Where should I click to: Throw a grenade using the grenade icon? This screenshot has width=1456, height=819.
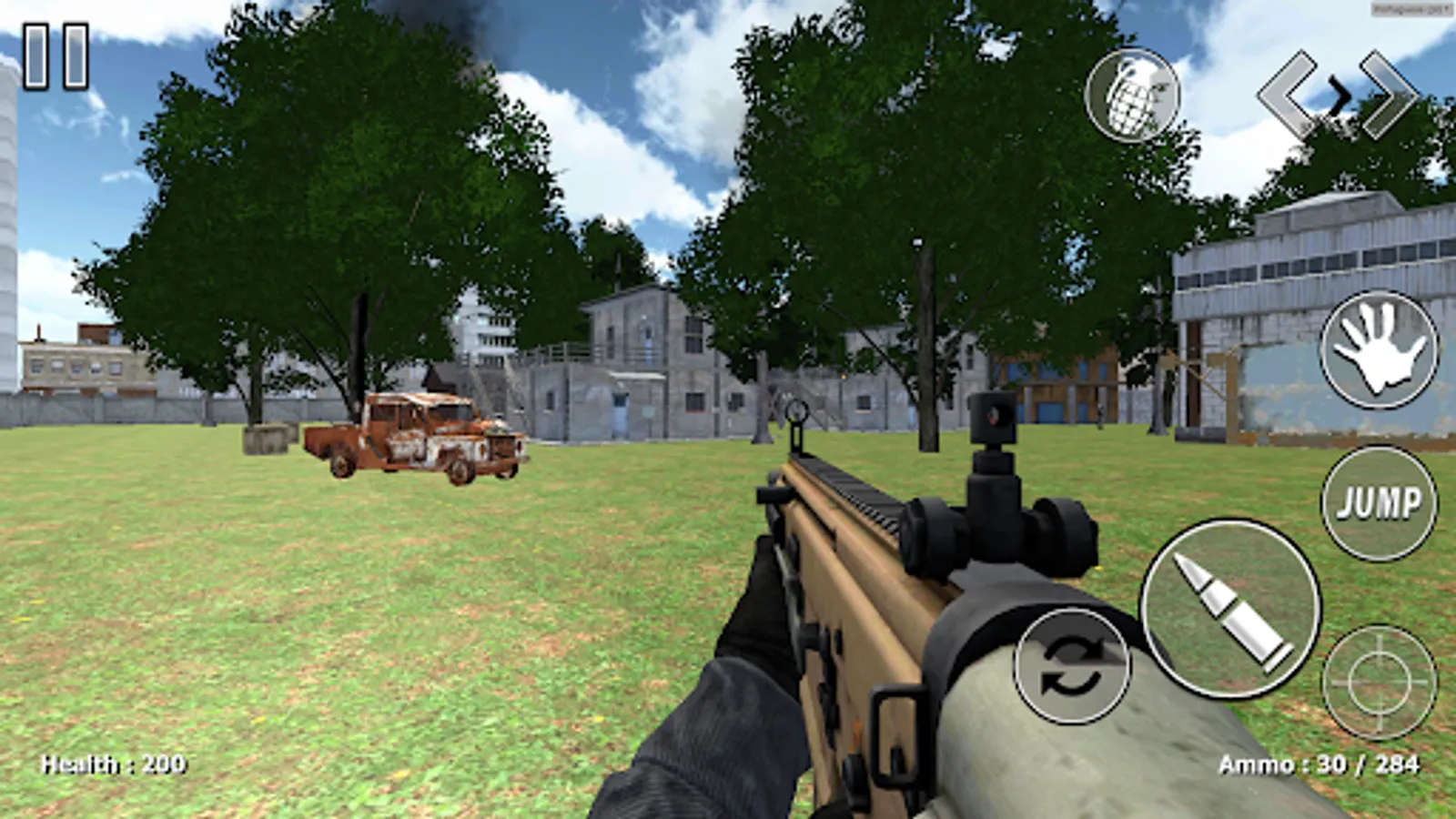coord(1131,96)
